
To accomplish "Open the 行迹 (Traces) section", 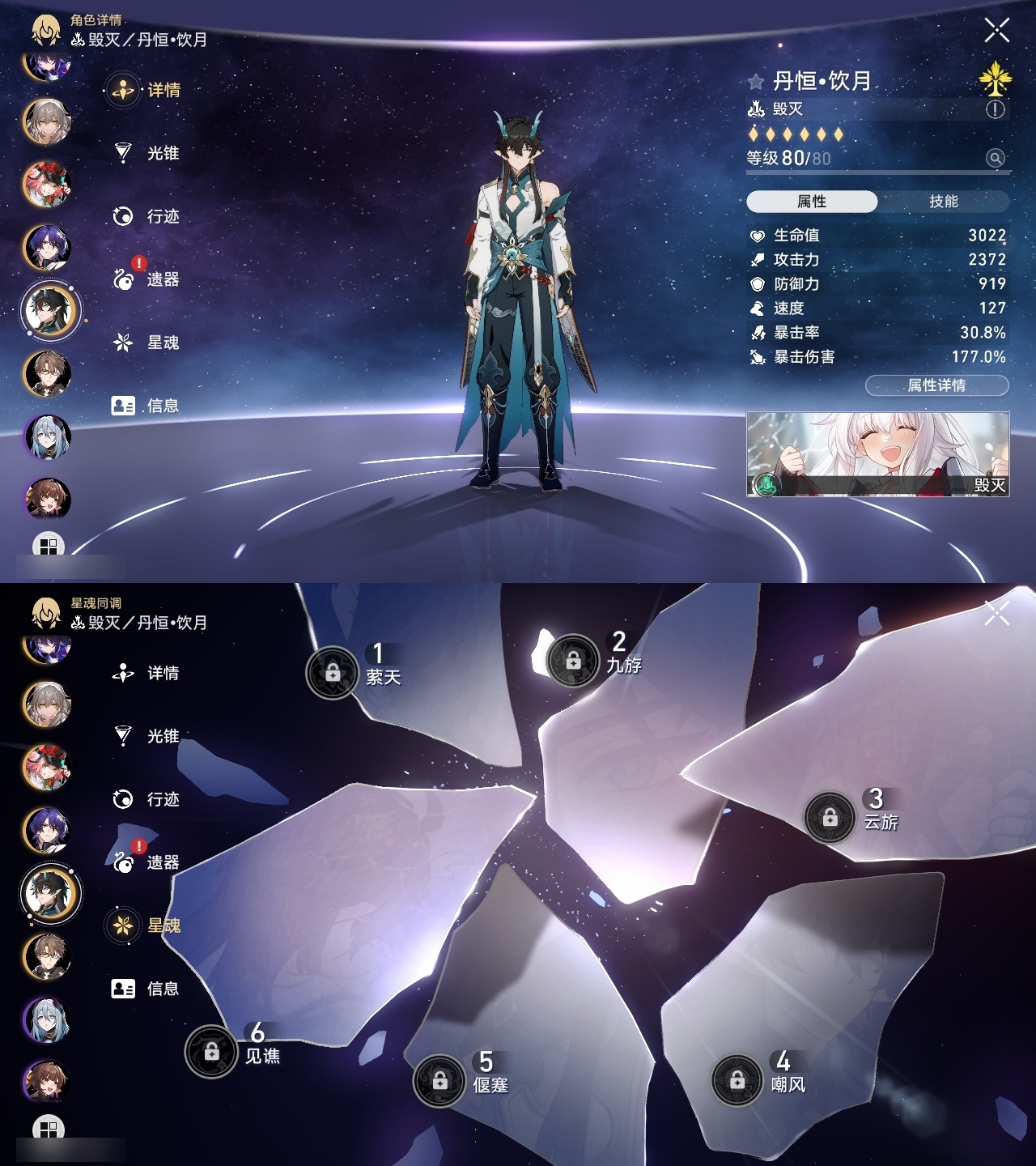I will pos(121,217).
